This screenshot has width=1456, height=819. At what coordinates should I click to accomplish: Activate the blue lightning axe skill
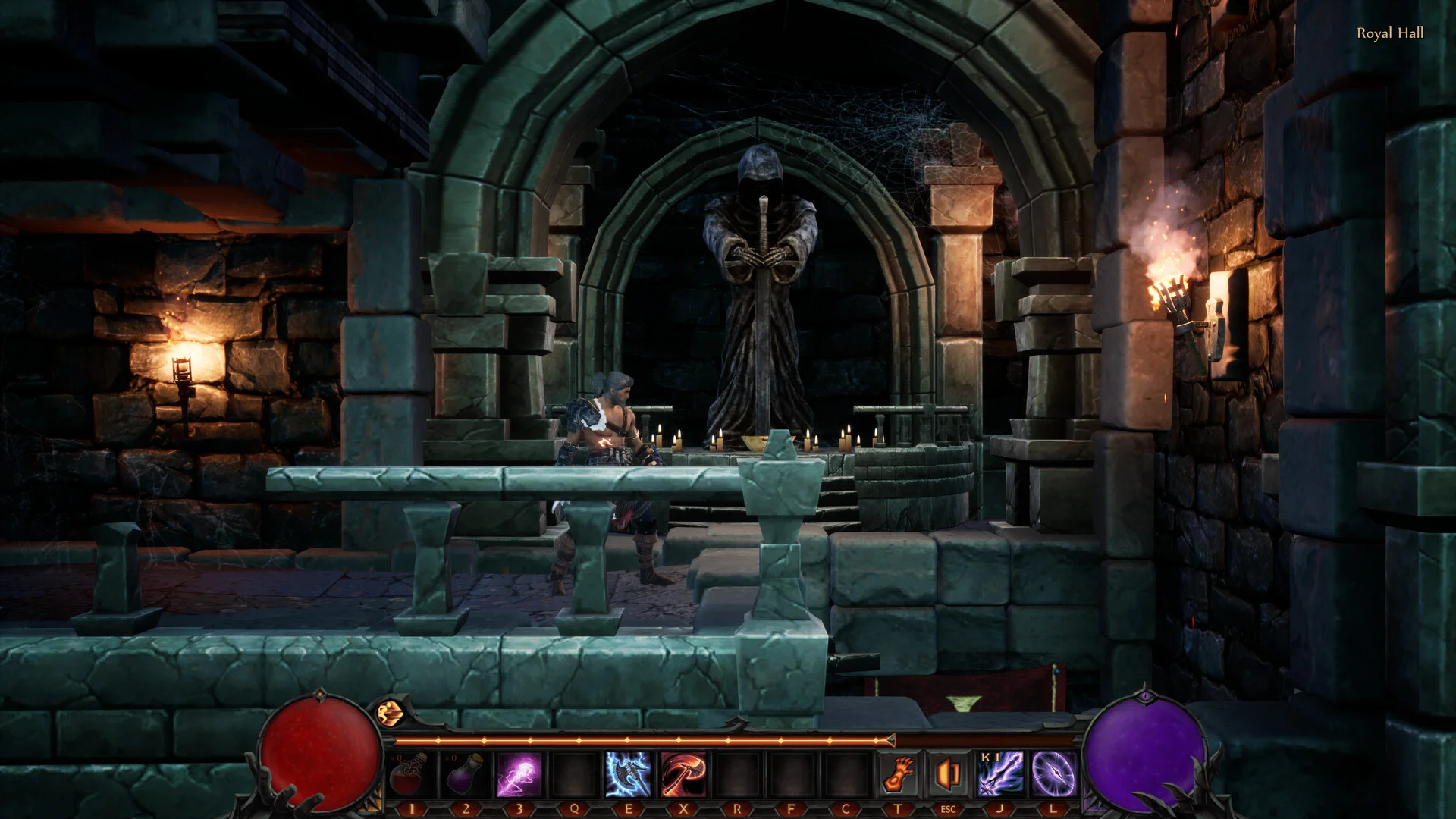[628, 774]
